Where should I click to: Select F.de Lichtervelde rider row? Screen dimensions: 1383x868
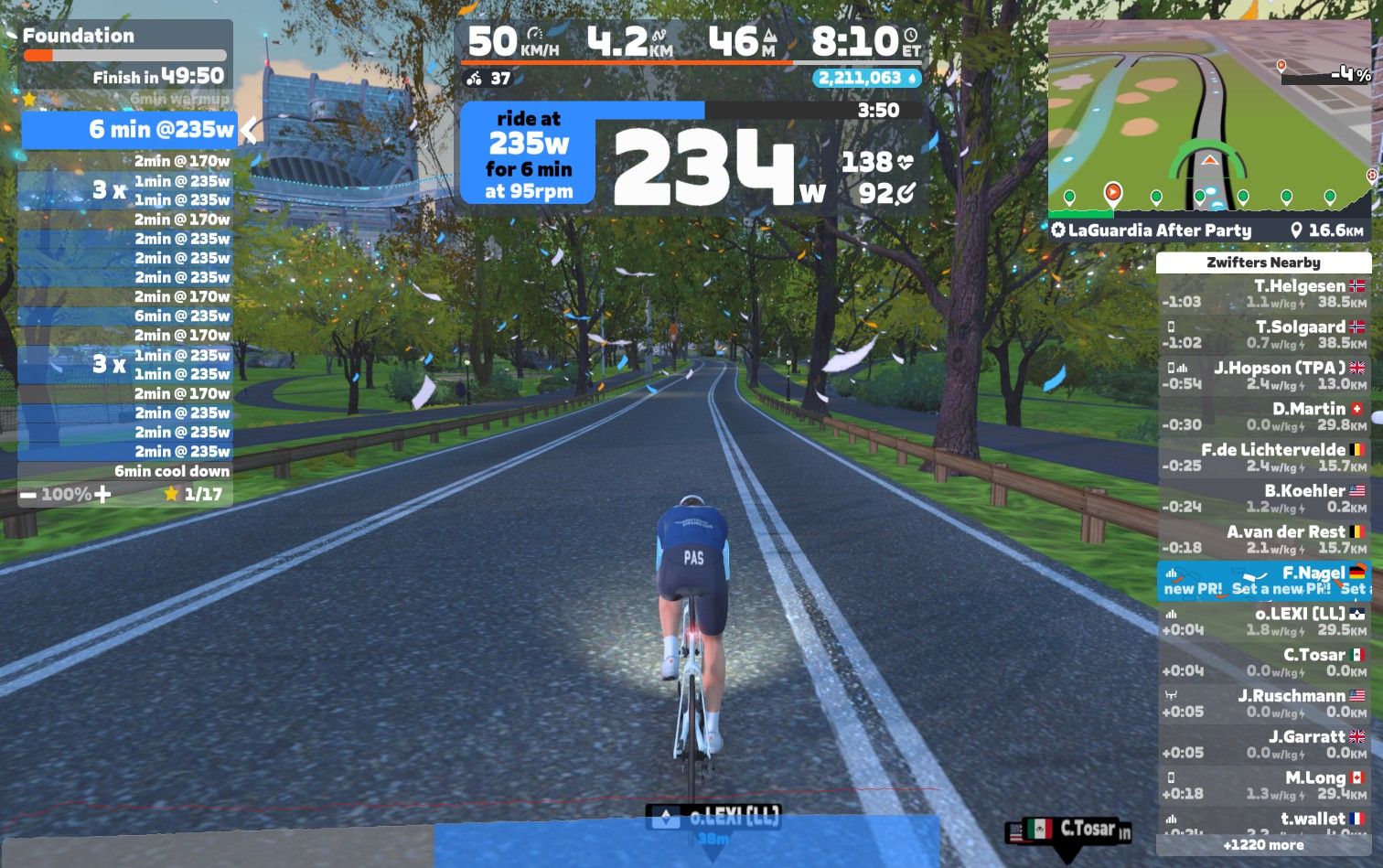1263,458
